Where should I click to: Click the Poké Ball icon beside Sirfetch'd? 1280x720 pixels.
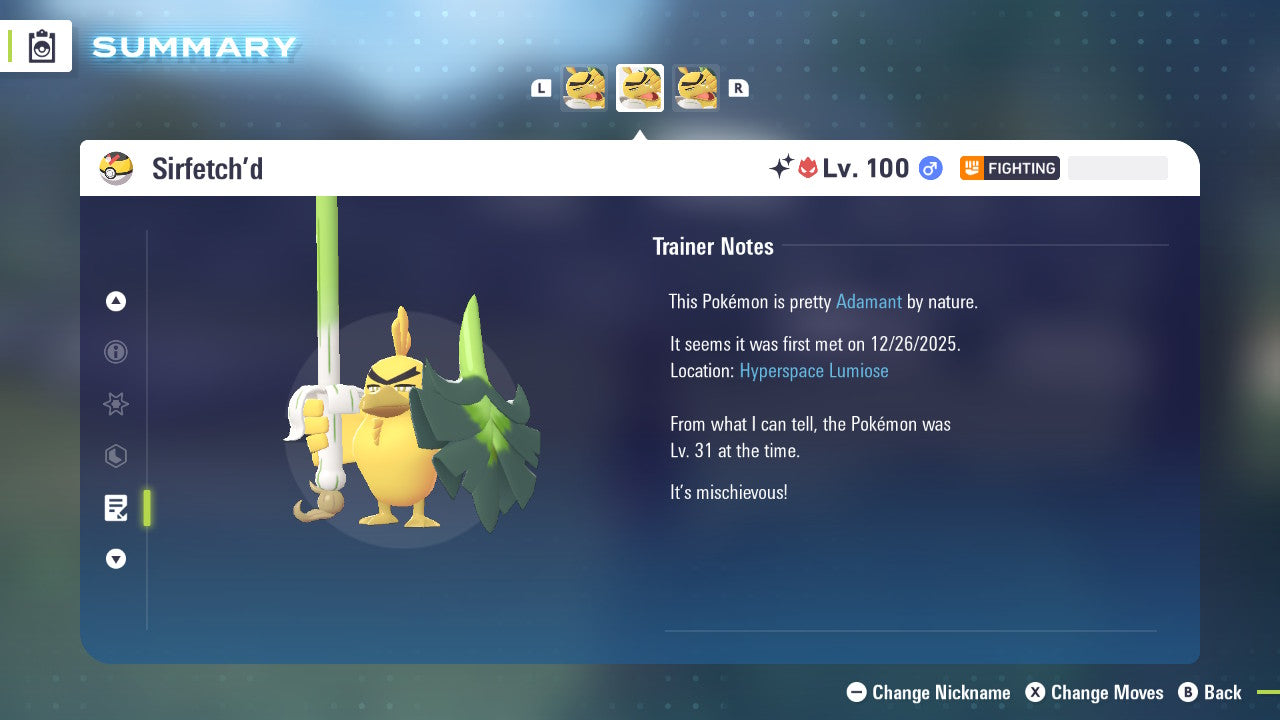pyautogui.click(x=116, y=168)
